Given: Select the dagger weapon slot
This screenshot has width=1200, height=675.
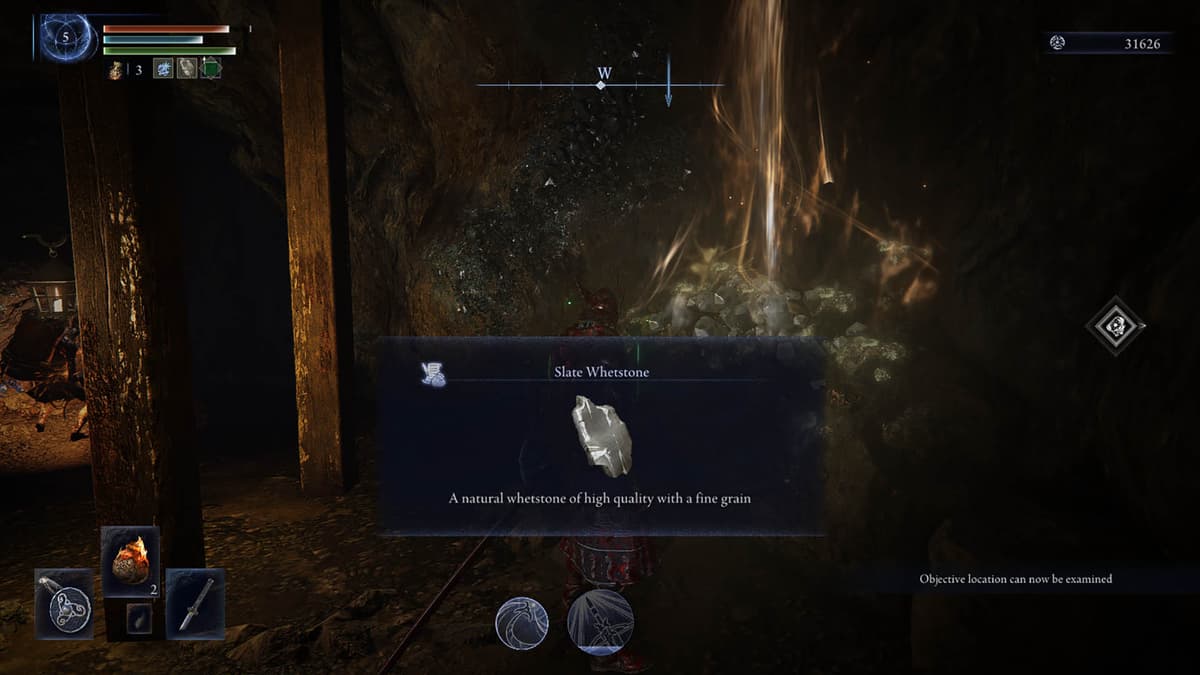Looking at the screenshot, I should click(x=194, y=603).
